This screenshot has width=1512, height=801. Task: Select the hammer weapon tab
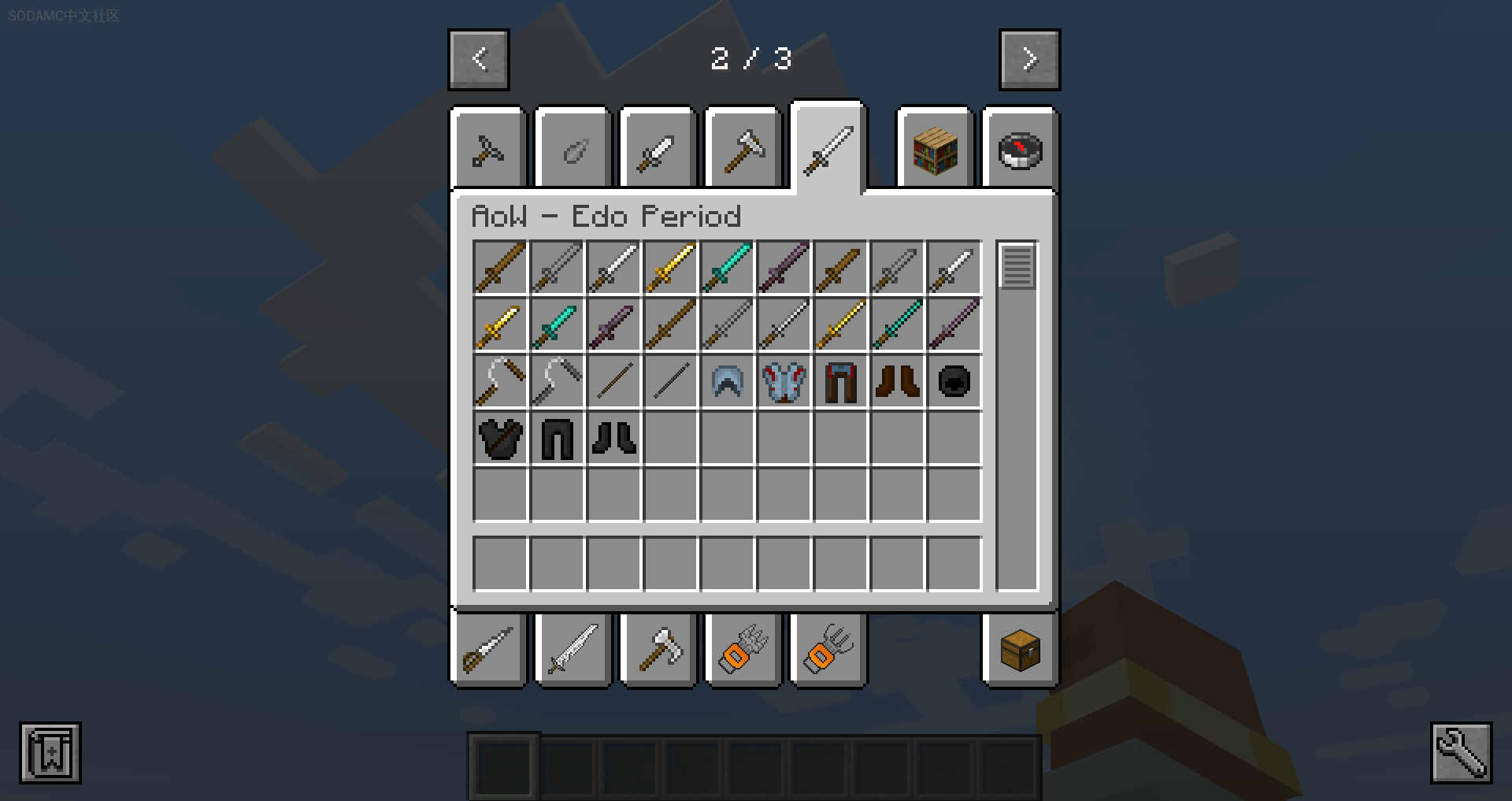[743, 150]
